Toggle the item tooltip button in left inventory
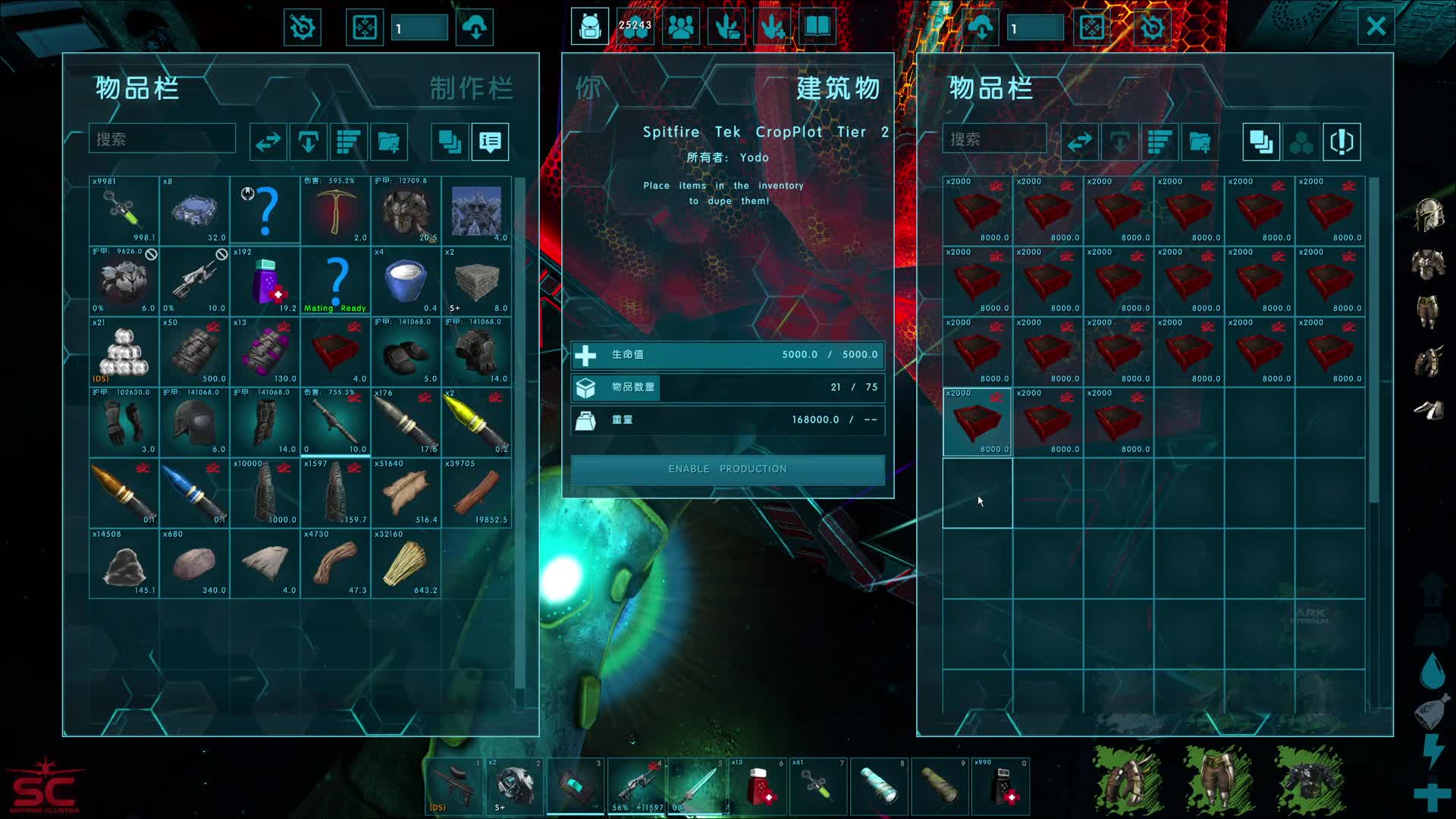1456x819 pixels. (490, 142)
